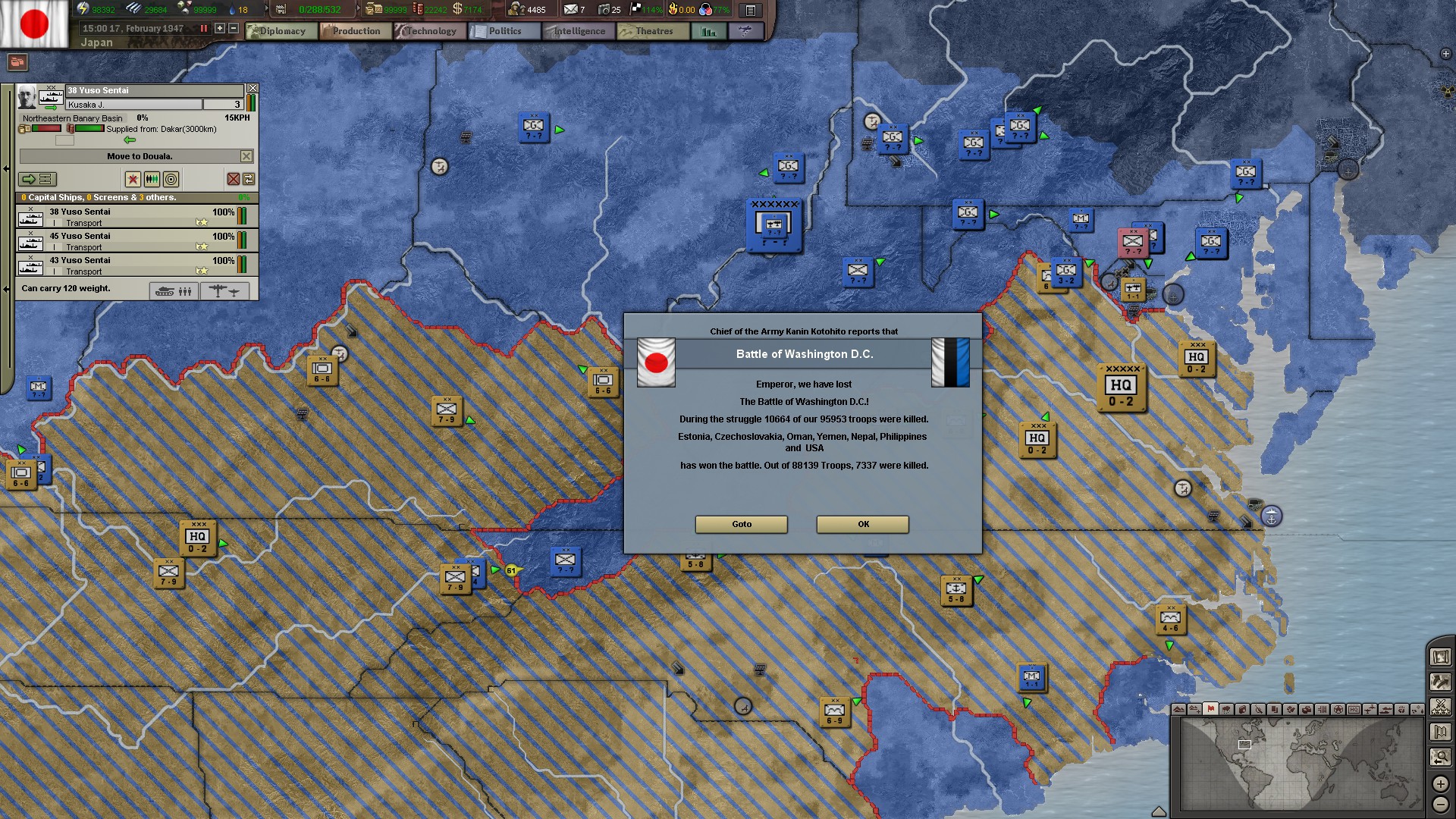Toggle the HQ map mode on the minimap
1456x819 pixels.
(x=1354, y=711)
